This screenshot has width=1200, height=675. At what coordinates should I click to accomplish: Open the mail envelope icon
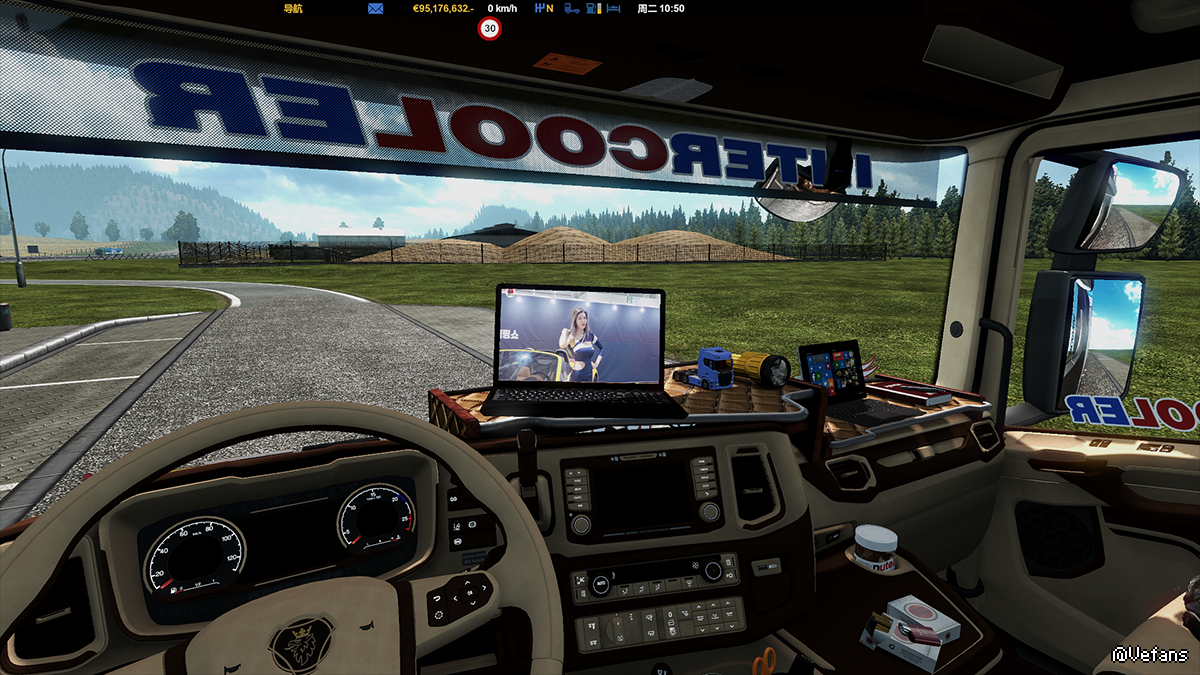(376, 8)
